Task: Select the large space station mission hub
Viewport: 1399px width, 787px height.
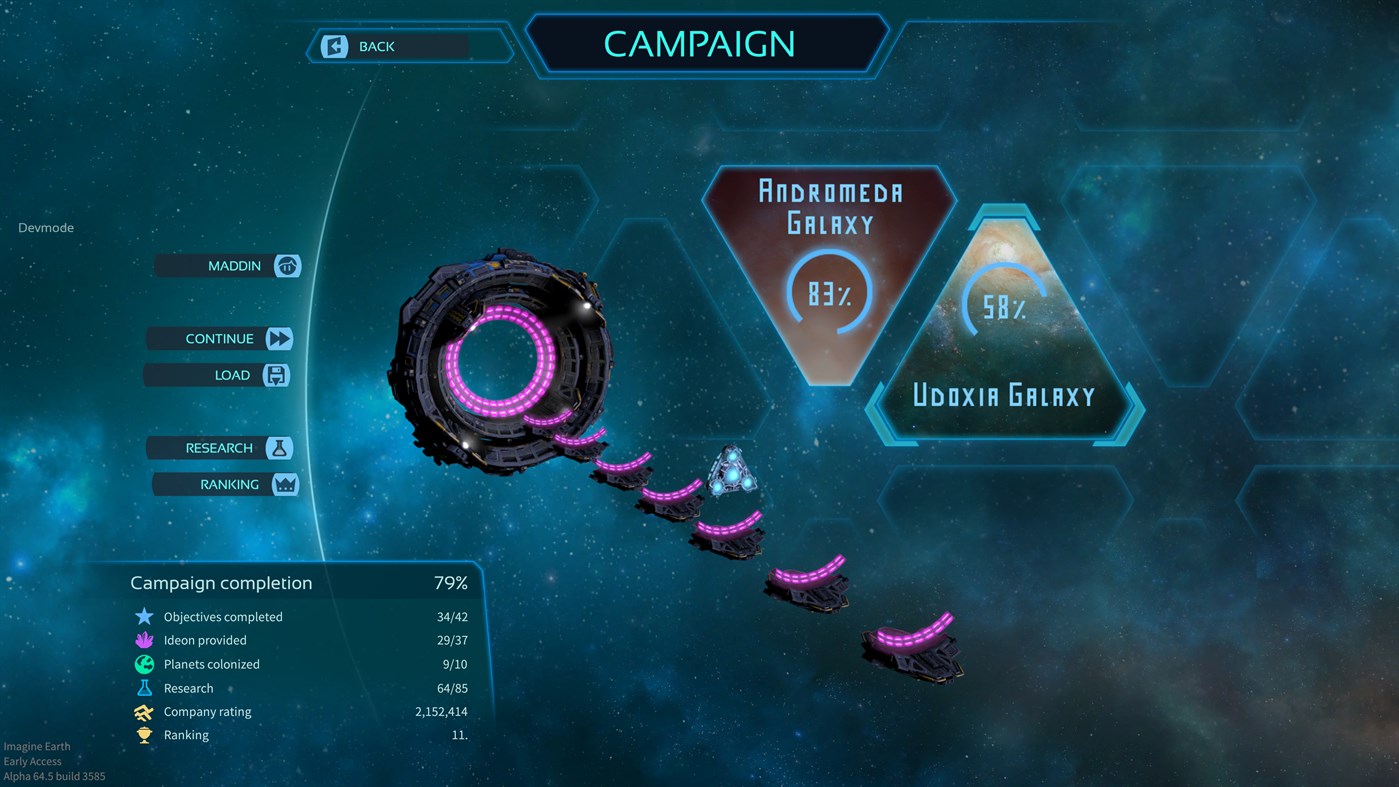Action: coord(500,360)
